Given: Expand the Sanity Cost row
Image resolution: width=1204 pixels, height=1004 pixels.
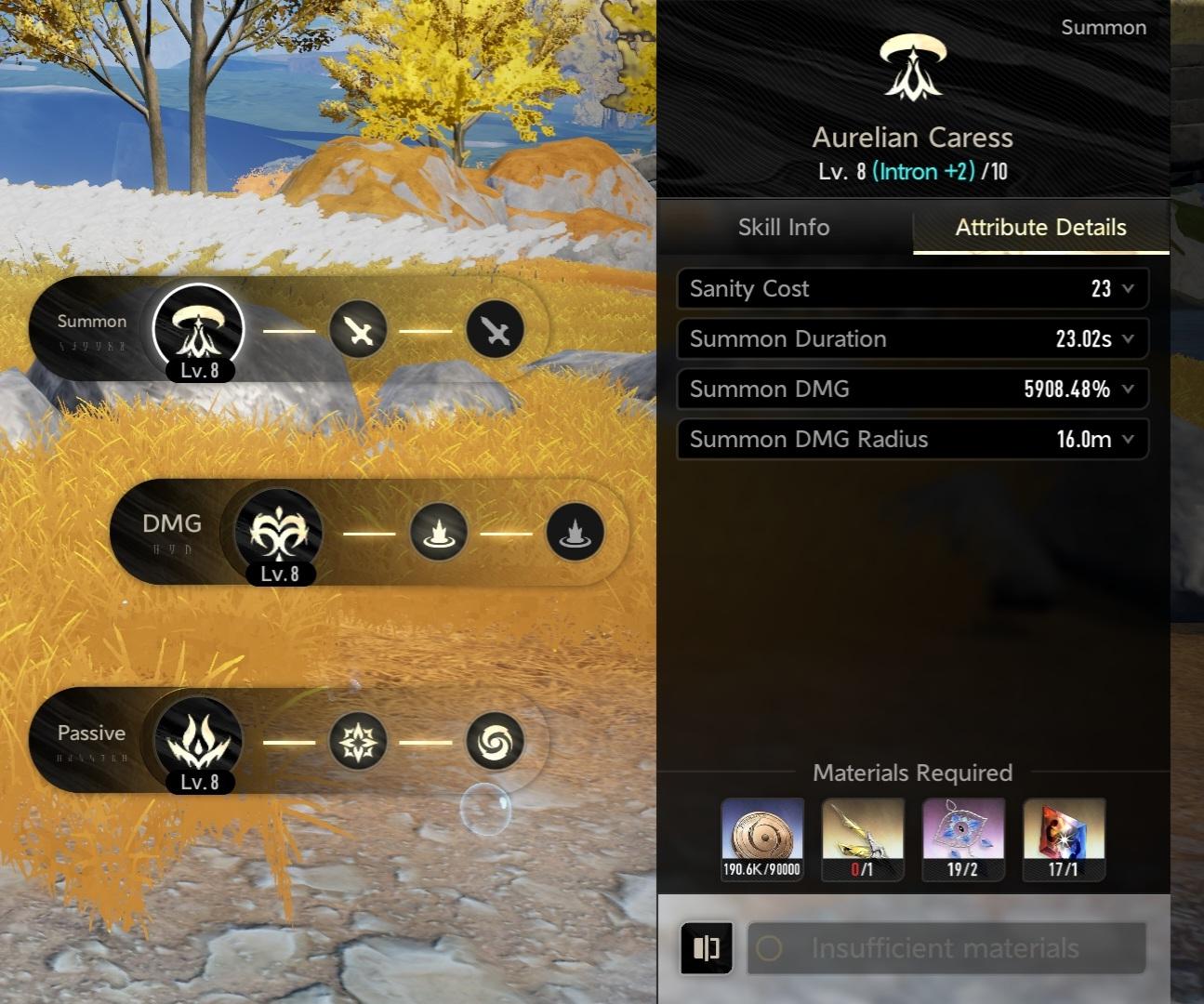Looking at the screenshot, I should point(1128,289).
